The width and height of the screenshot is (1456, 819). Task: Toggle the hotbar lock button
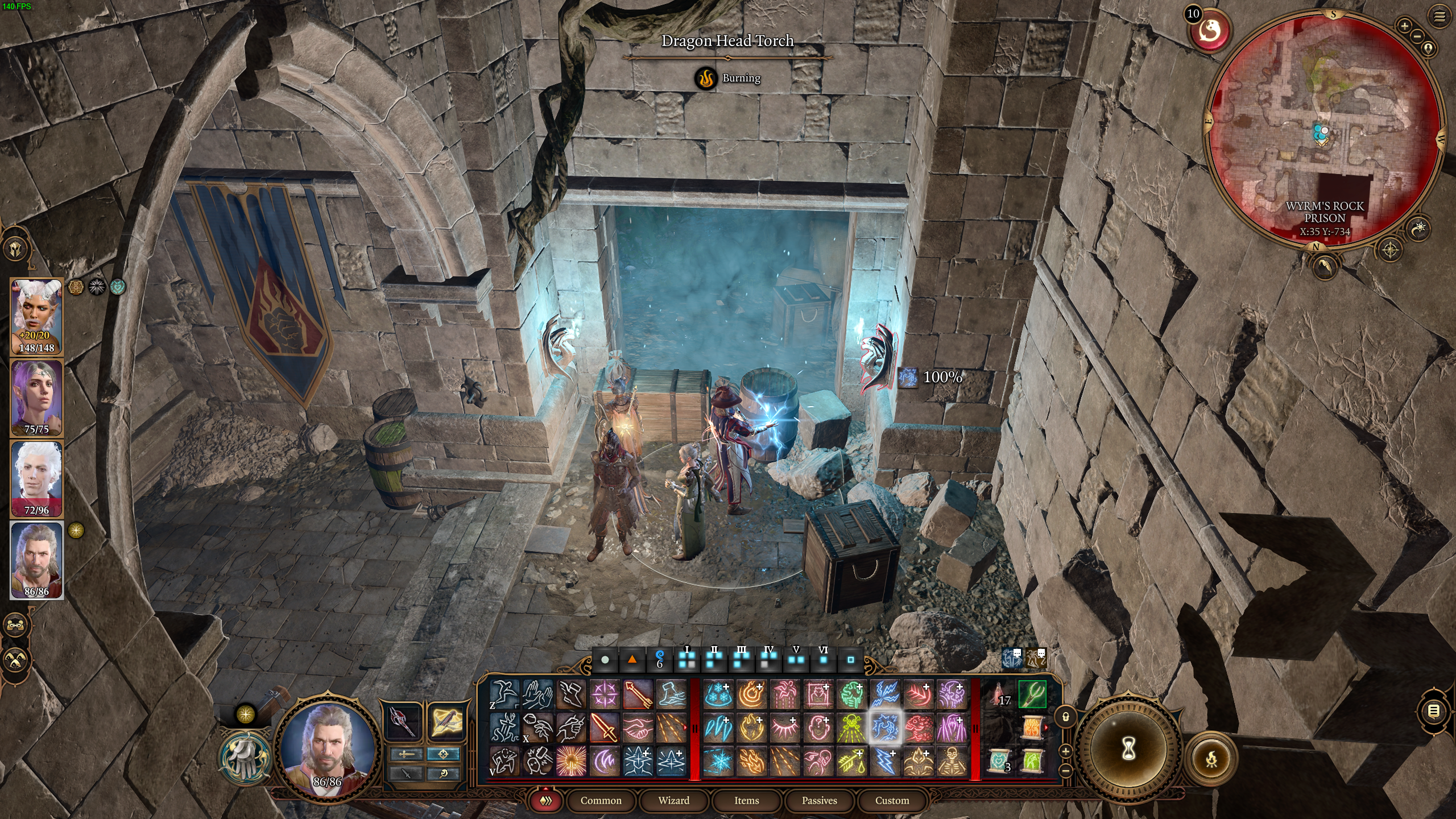coord(1066,717)
